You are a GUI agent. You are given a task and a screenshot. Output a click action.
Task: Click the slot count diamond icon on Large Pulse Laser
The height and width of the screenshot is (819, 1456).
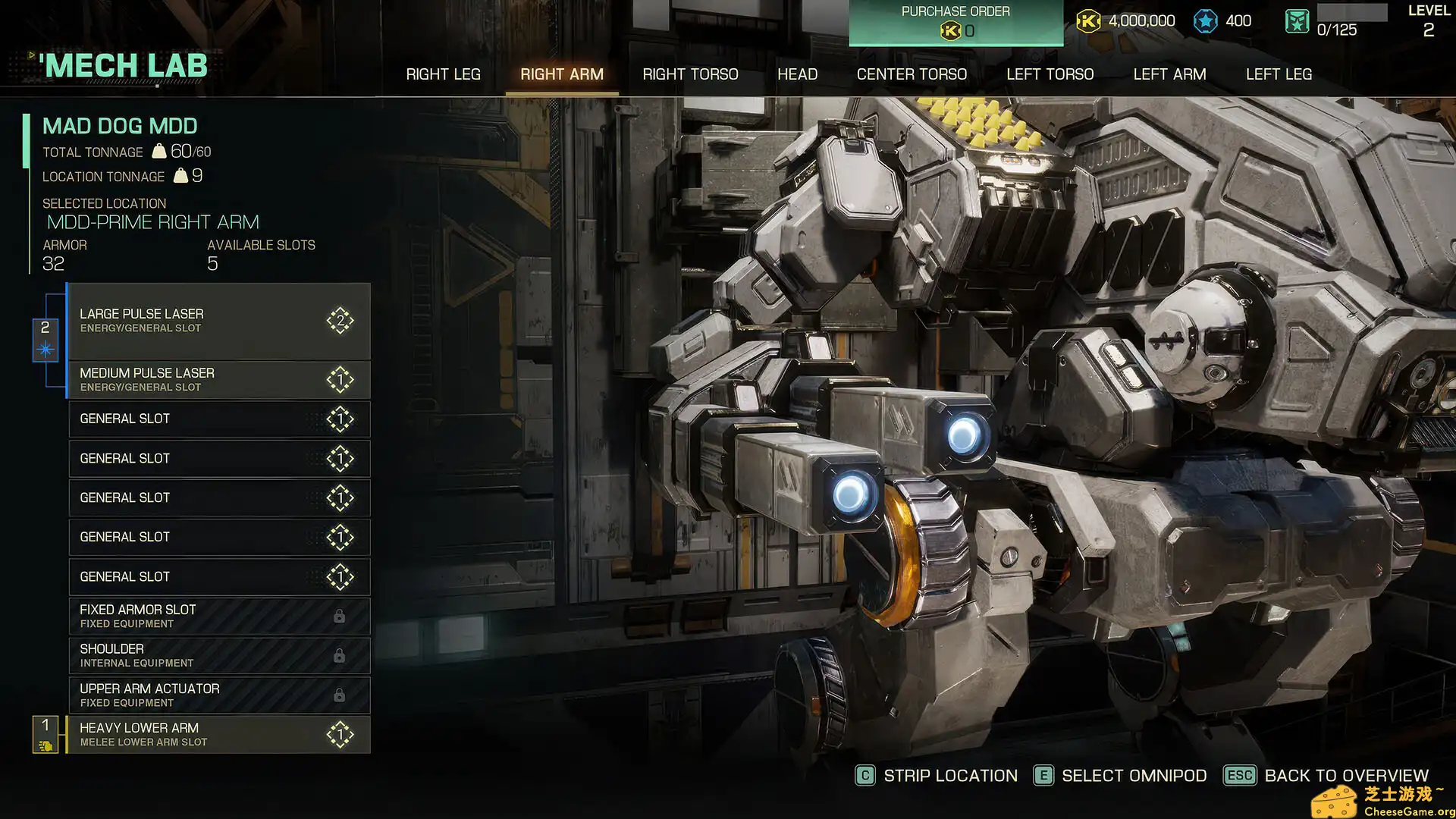click(x=340, y=320)
